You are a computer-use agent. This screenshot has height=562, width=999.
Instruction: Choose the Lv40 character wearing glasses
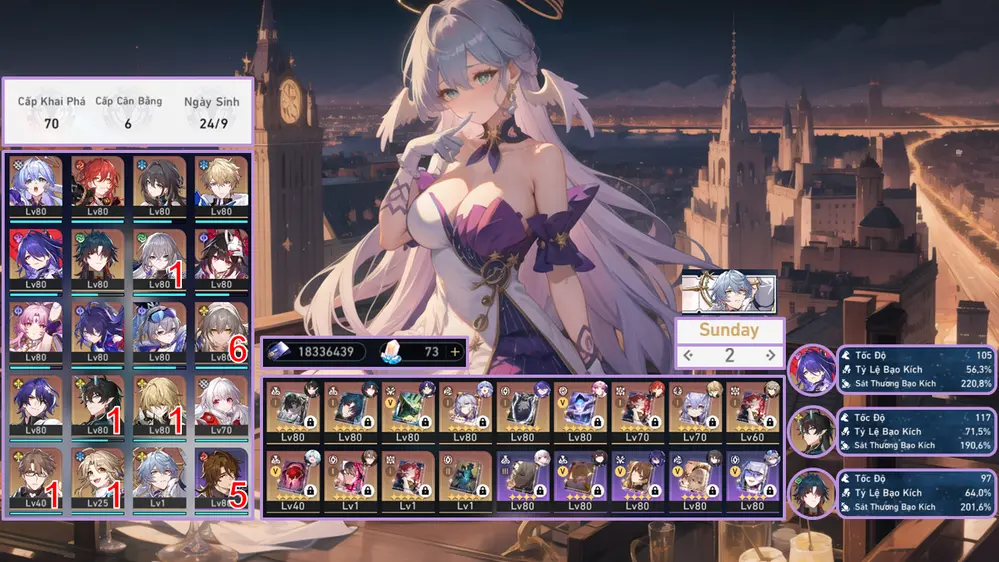(35, 477)
